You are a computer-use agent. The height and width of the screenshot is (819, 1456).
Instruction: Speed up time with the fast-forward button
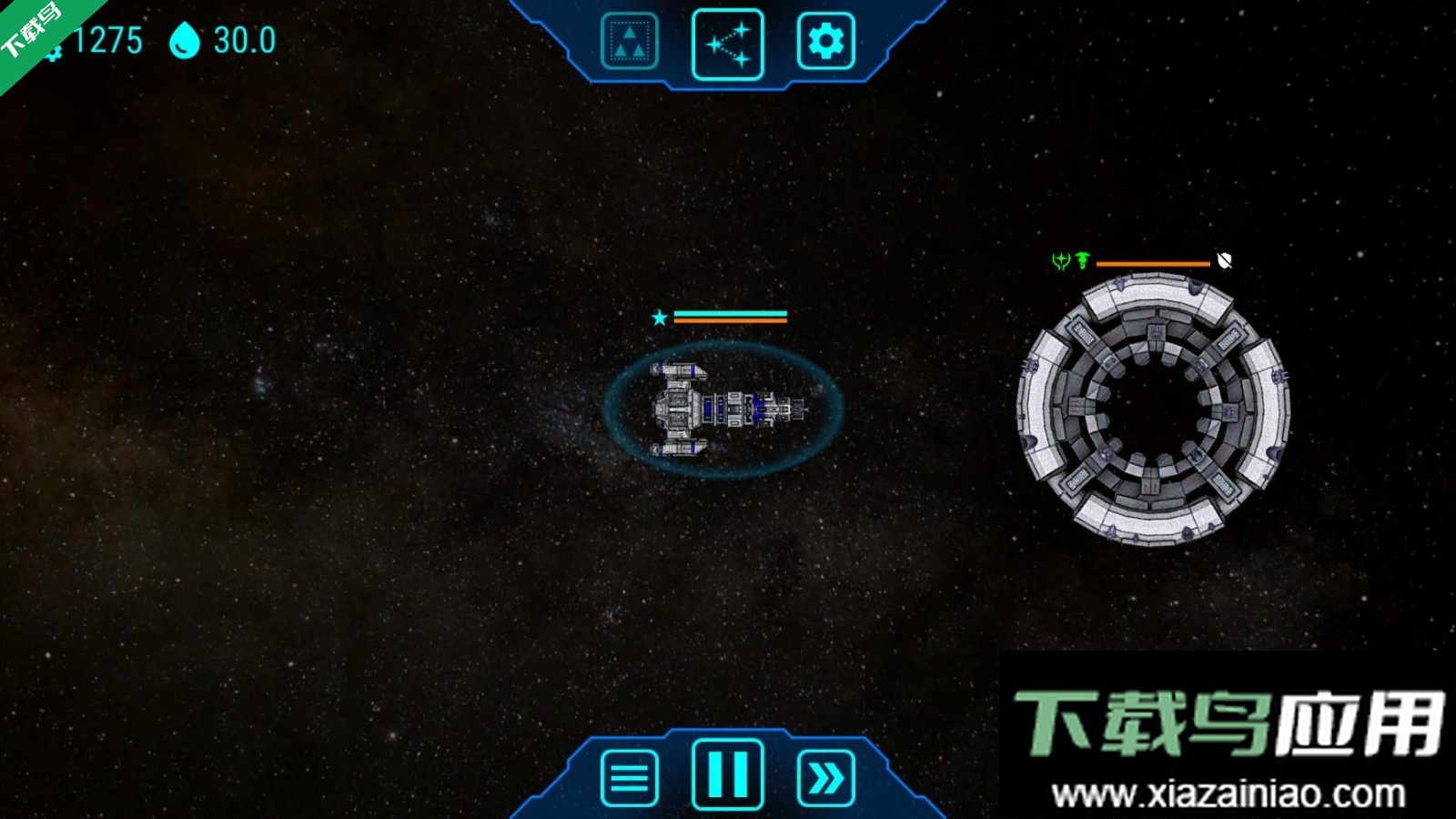[x=825, y=778]
